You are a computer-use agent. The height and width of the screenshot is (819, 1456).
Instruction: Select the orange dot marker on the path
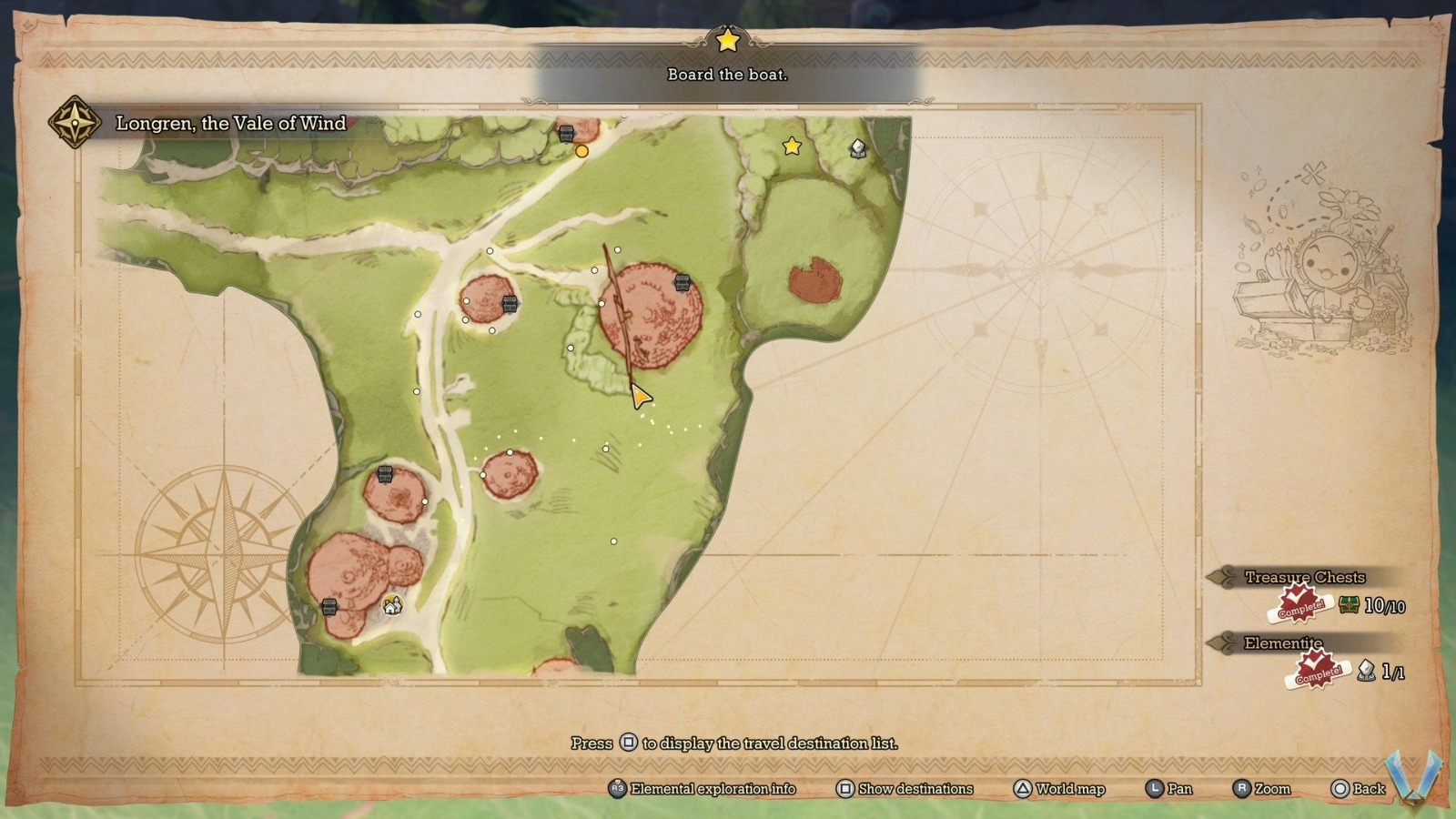(581, 151)
